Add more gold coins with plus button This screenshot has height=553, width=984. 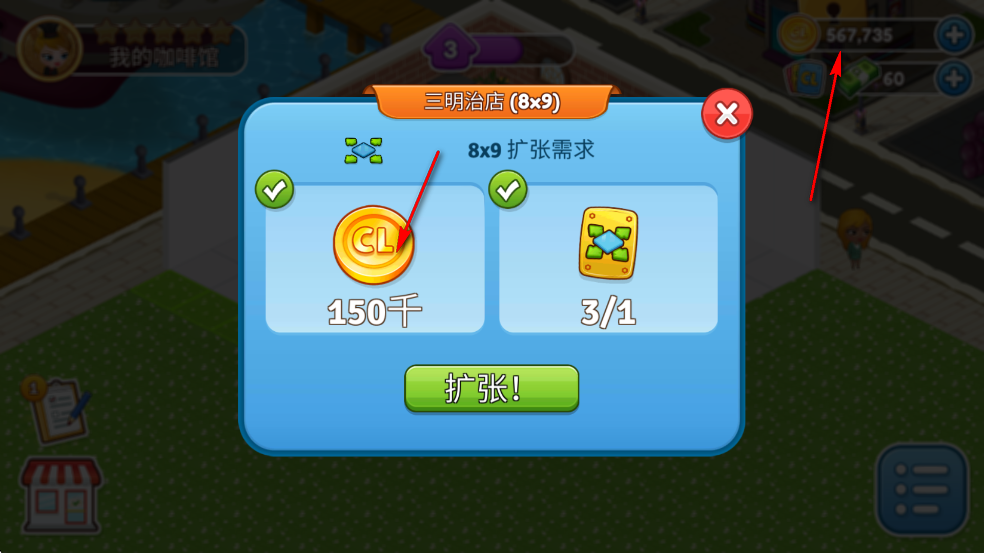(953, 35)
